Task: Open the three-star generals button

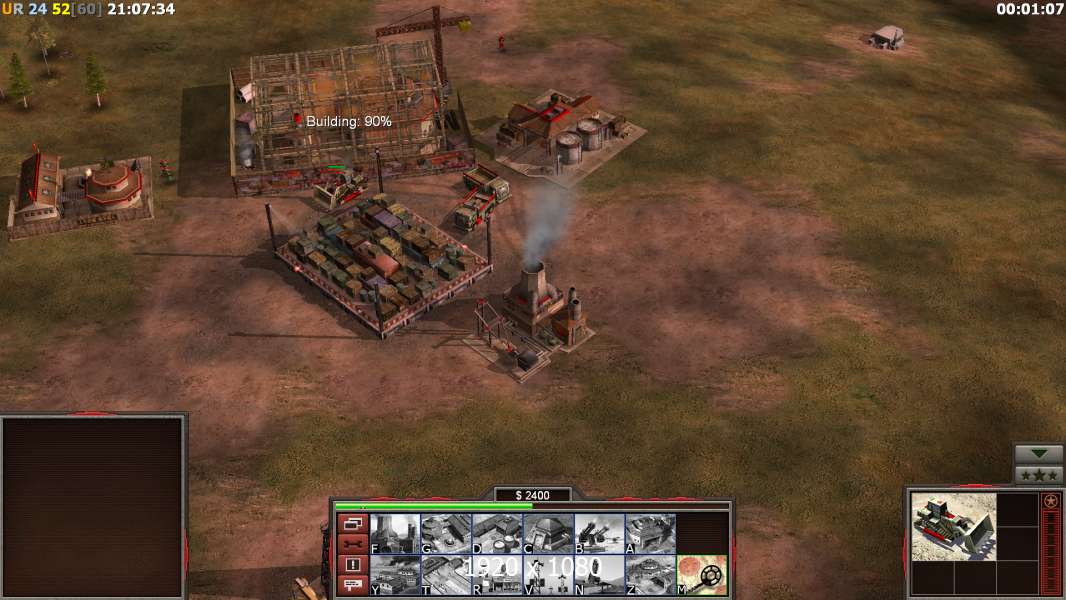Action: tap(1039, 475)
